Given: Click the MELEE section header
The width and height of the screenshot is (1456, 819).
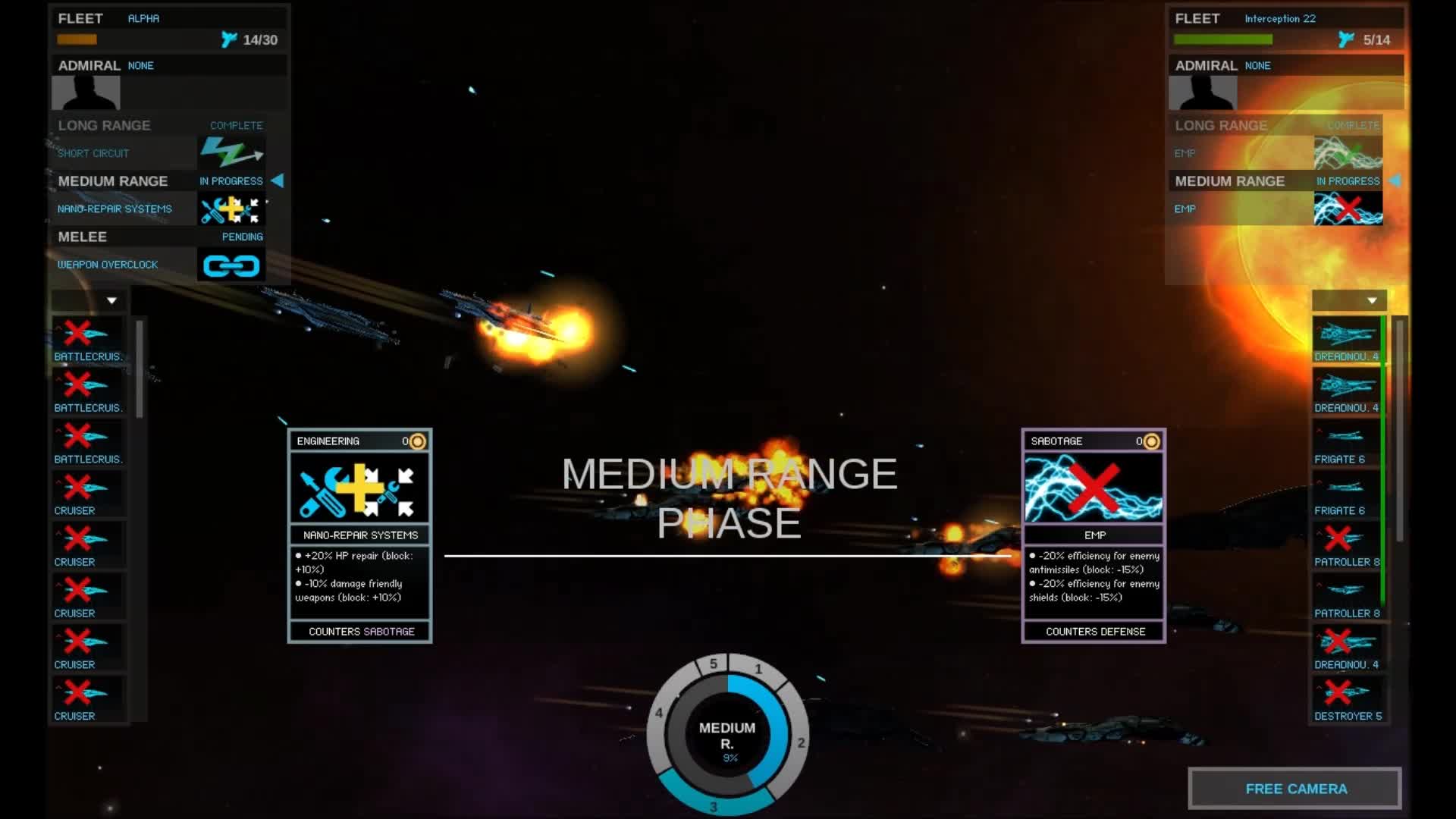Looking at the screenshot, I should point(82,236).
